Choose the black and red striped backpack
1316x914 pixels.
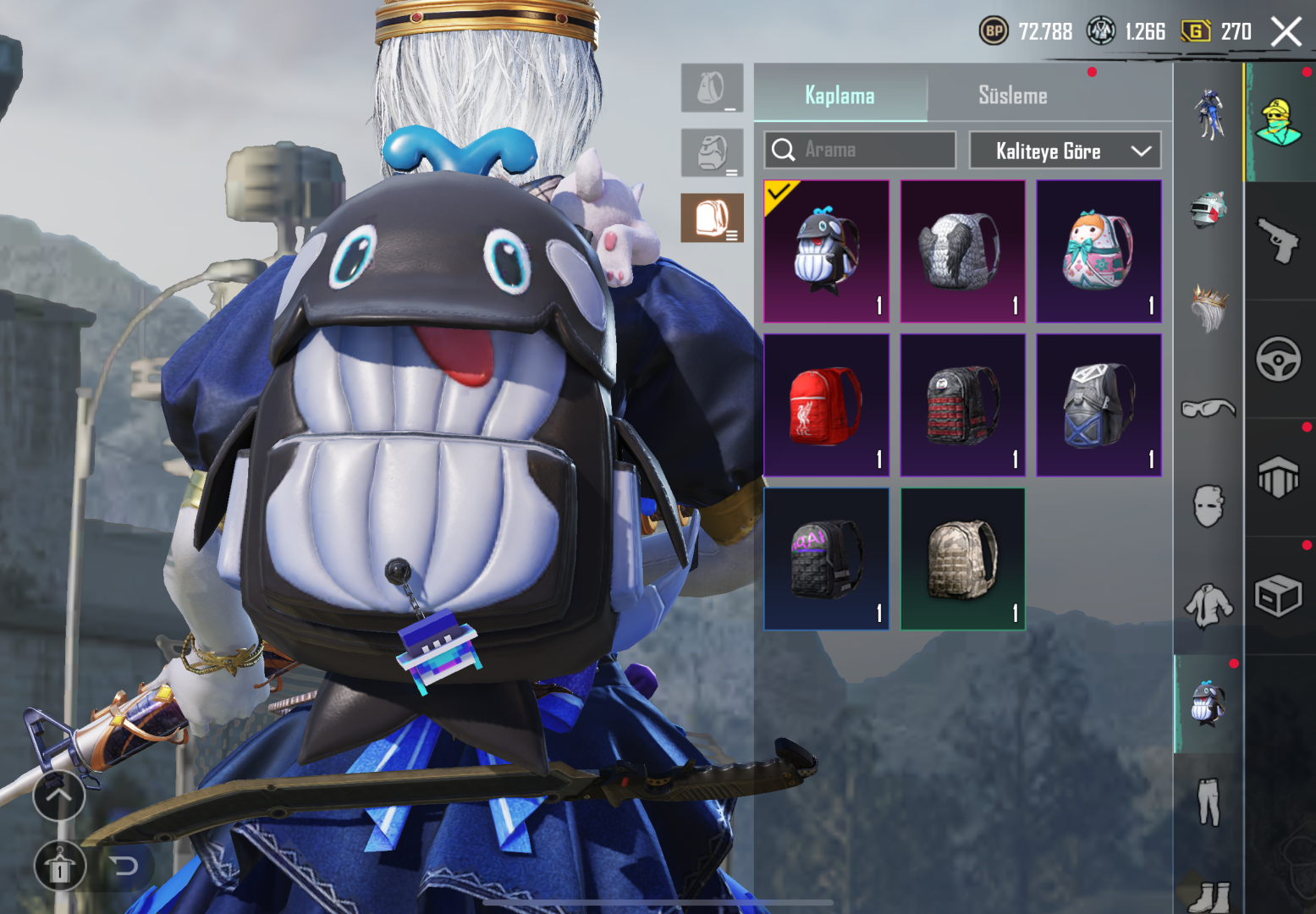(962, 405)
